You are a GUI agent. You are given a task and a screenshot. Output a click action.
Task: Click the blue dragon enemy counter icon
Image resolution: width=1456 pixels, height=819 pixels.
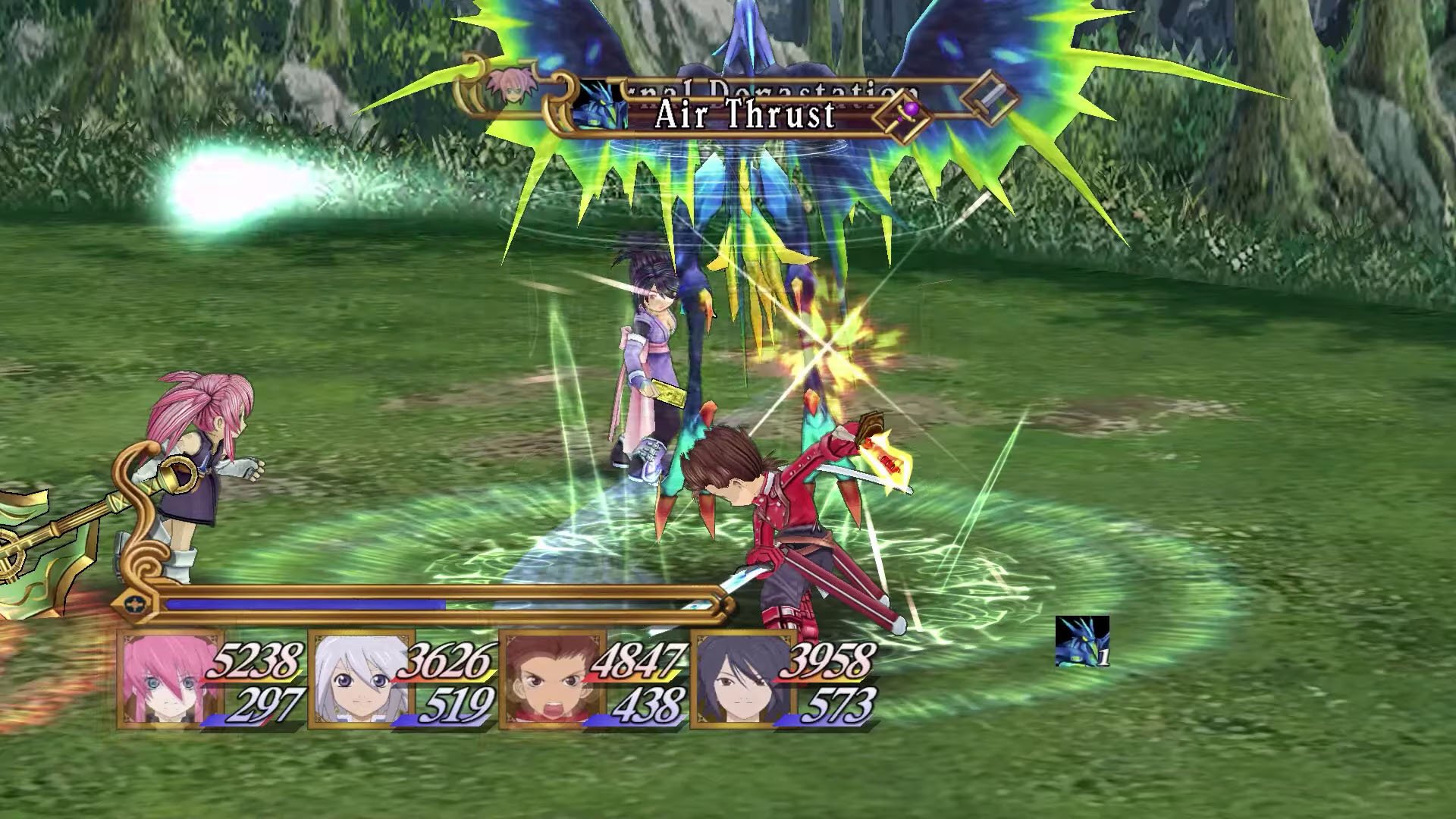(x=1081, y=642)
